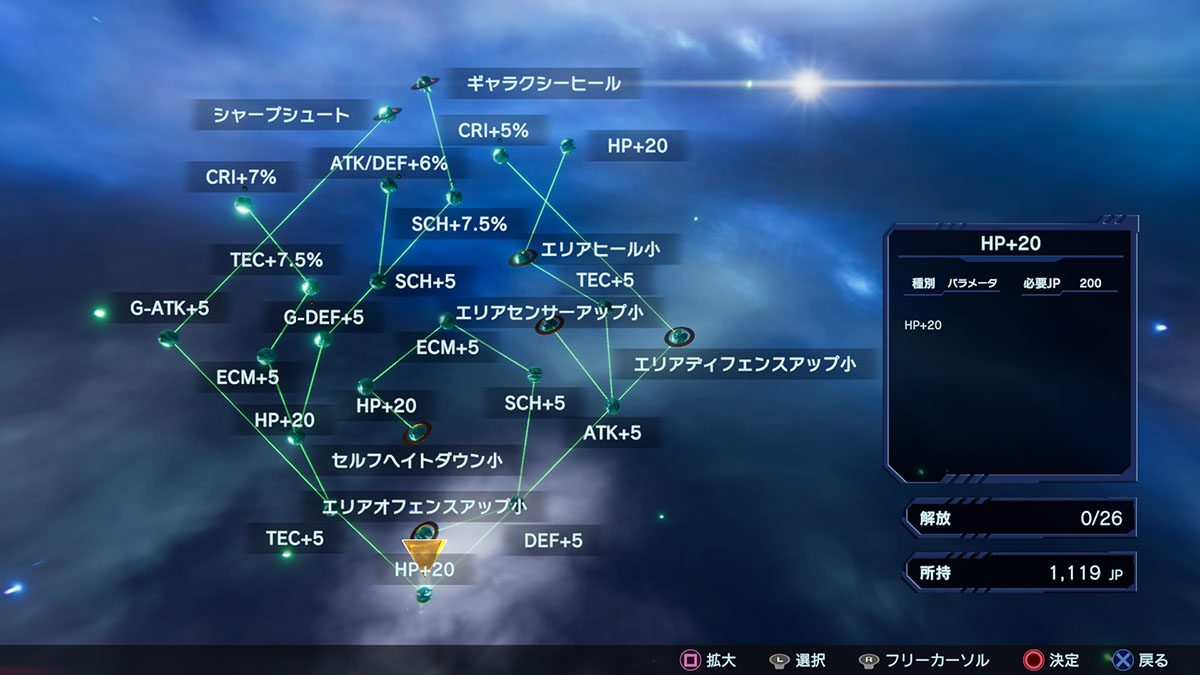This screenshot has height=675, width=1200.
Task: Select the TEC+7.5% node
Action: click(309, 288)
